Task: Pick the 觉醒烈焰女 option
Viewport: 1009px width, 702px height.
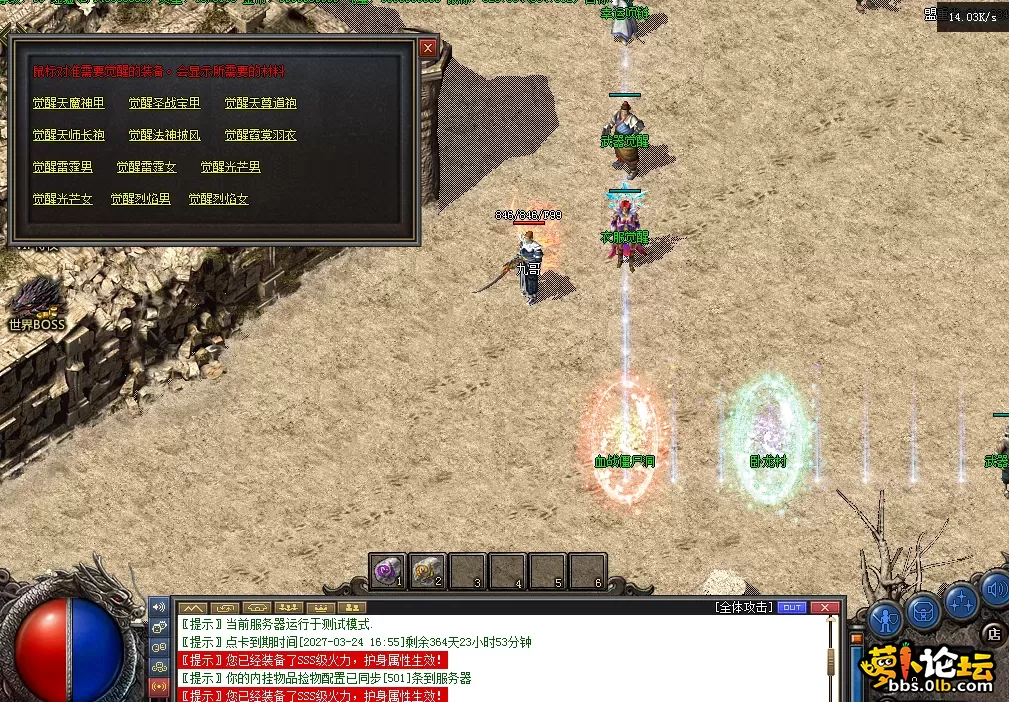Action: pyautogui.click(x=218, y=199)
